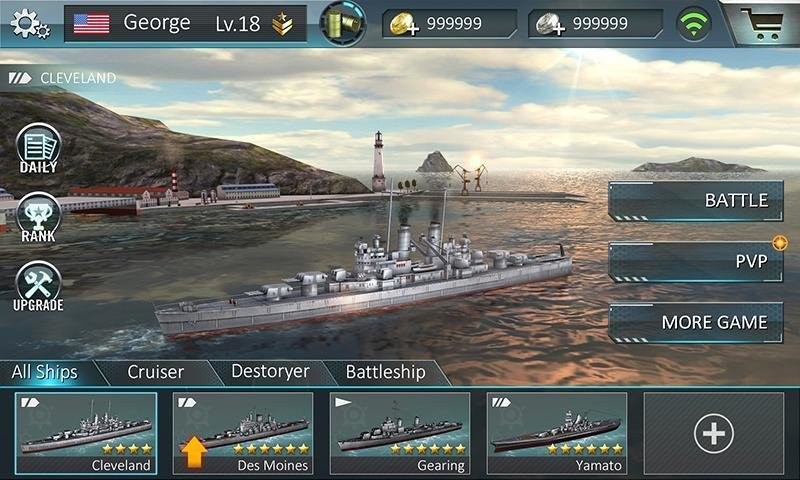
Task: Select the Des Moines ship card
Action: click(243, 432)
